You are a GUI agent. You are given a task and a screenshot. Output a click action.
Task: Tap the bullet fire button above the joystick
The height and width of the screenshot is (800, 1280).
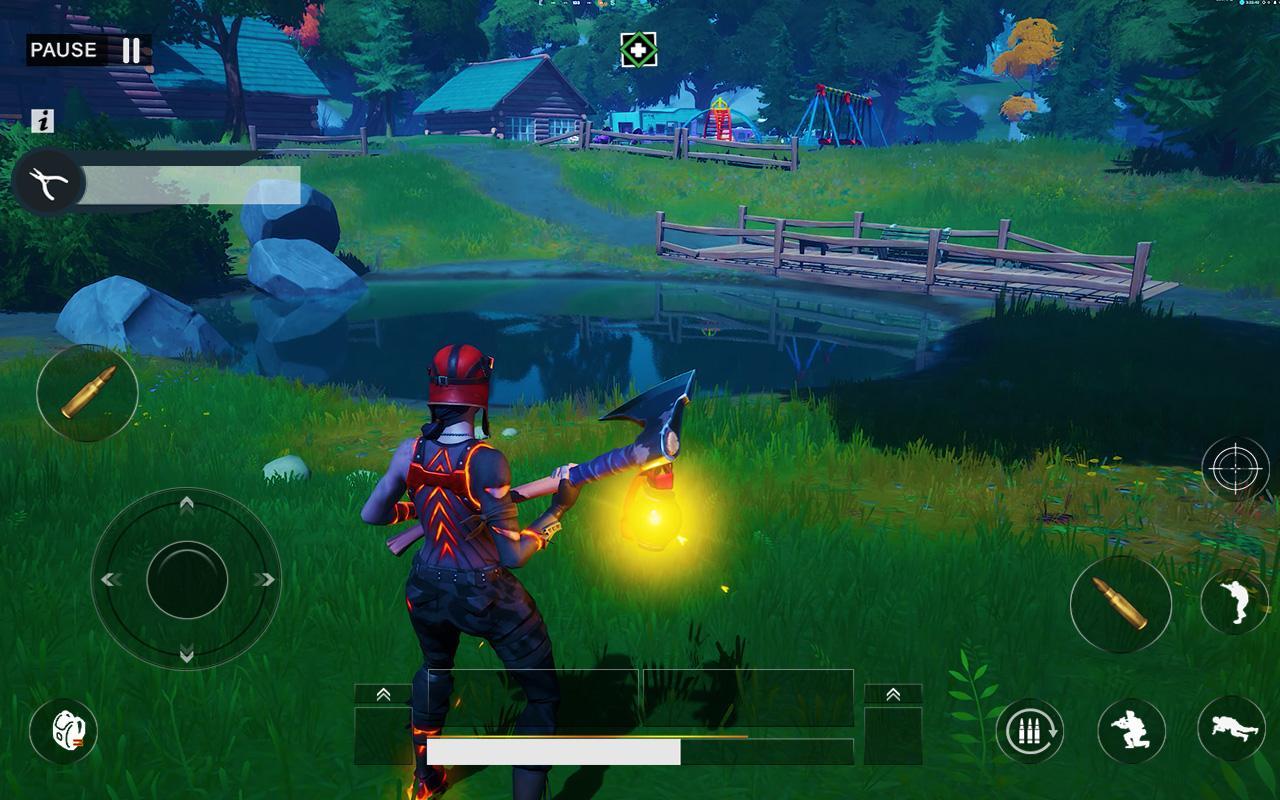click(87, 393)
